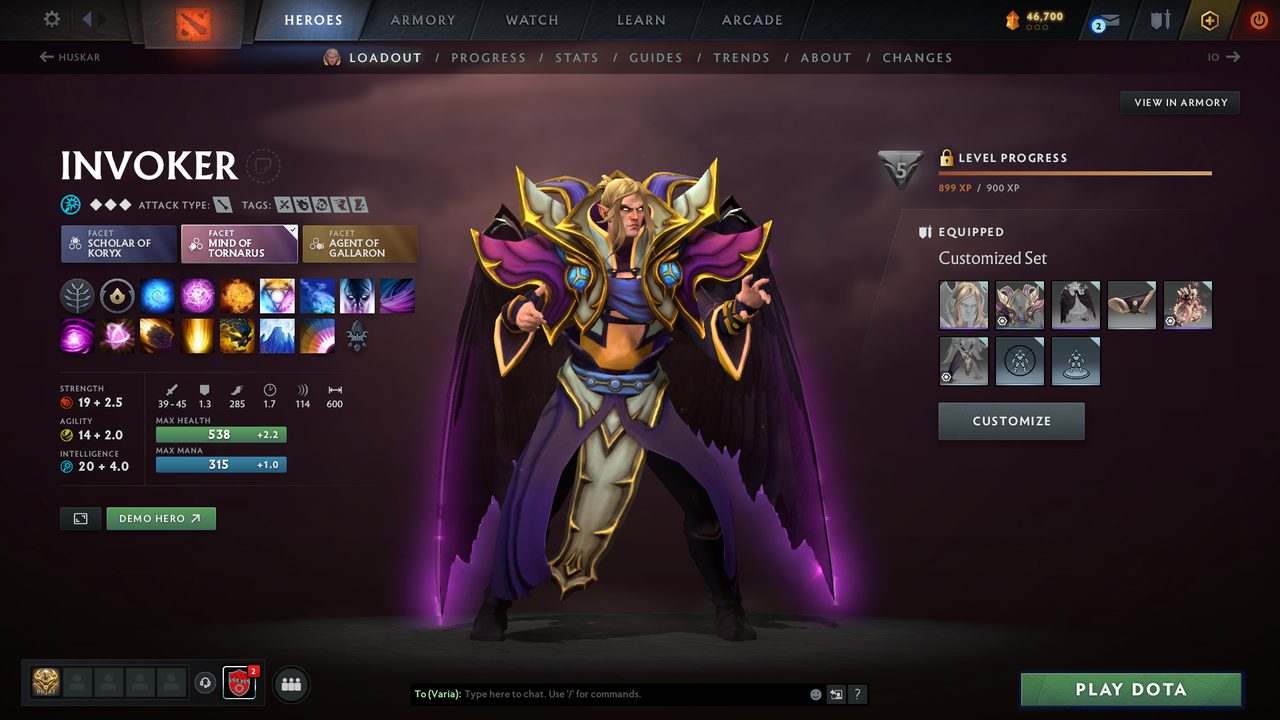Image resolution: width=1280 pixels, height=720 pixels.
Task: Click the question-mark help icon beside chat
Action: pos(857,694)
